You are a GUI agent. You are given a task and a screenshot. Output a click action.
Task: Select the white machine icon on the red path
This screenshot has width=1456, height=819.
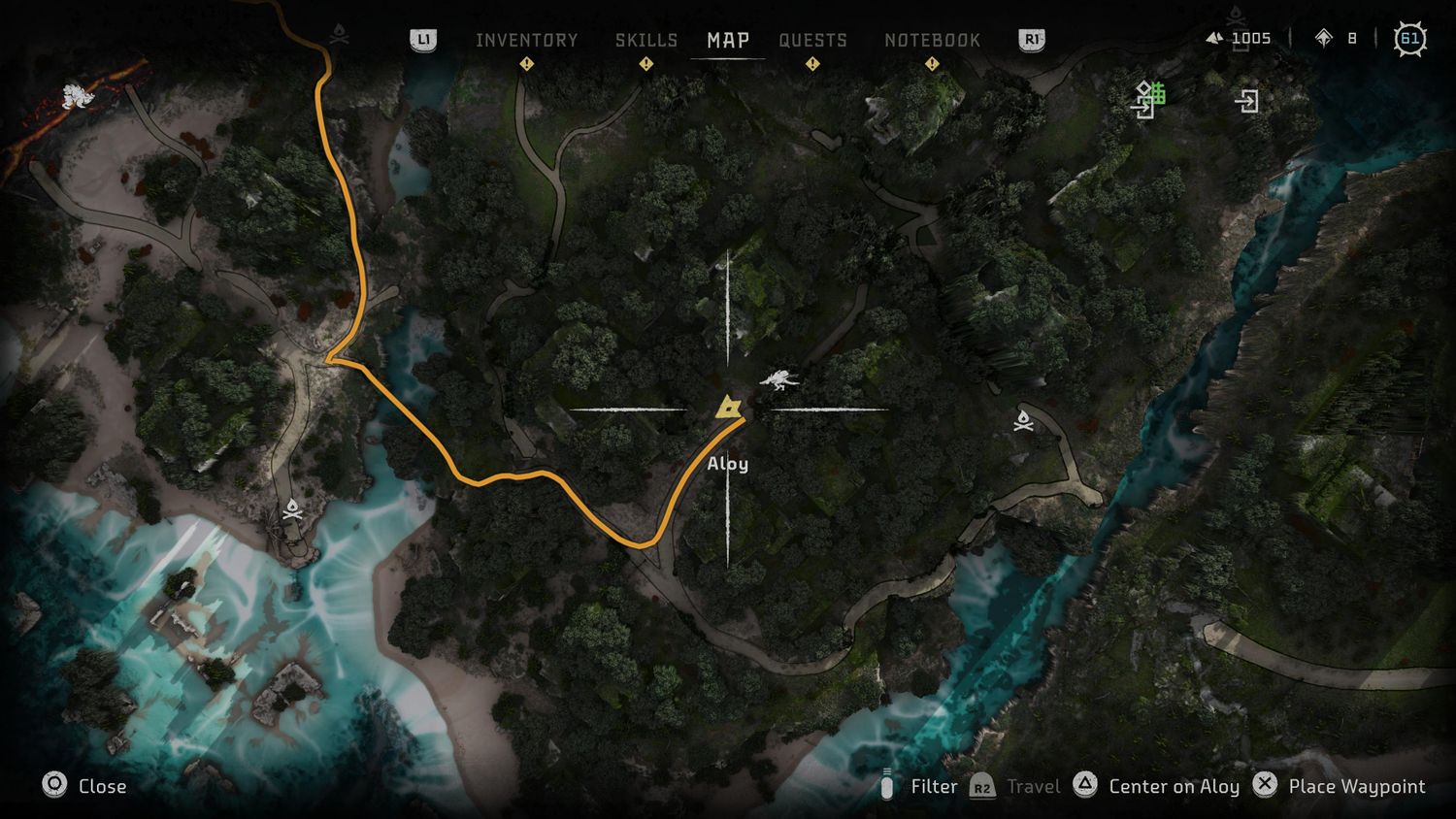[77, 96]
